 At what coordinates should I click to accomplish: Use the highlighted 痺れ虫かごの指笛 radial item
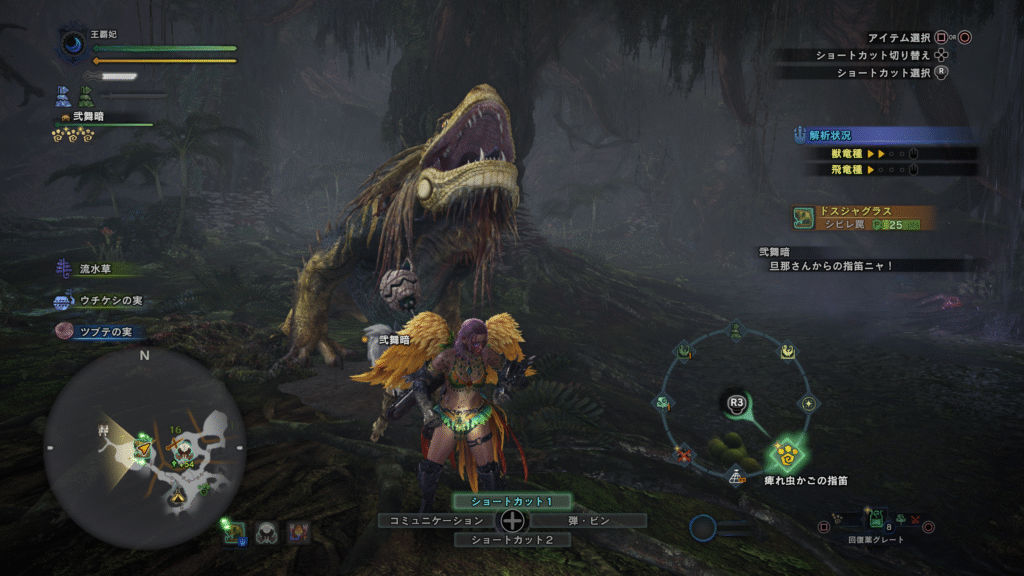coord(790,454)
